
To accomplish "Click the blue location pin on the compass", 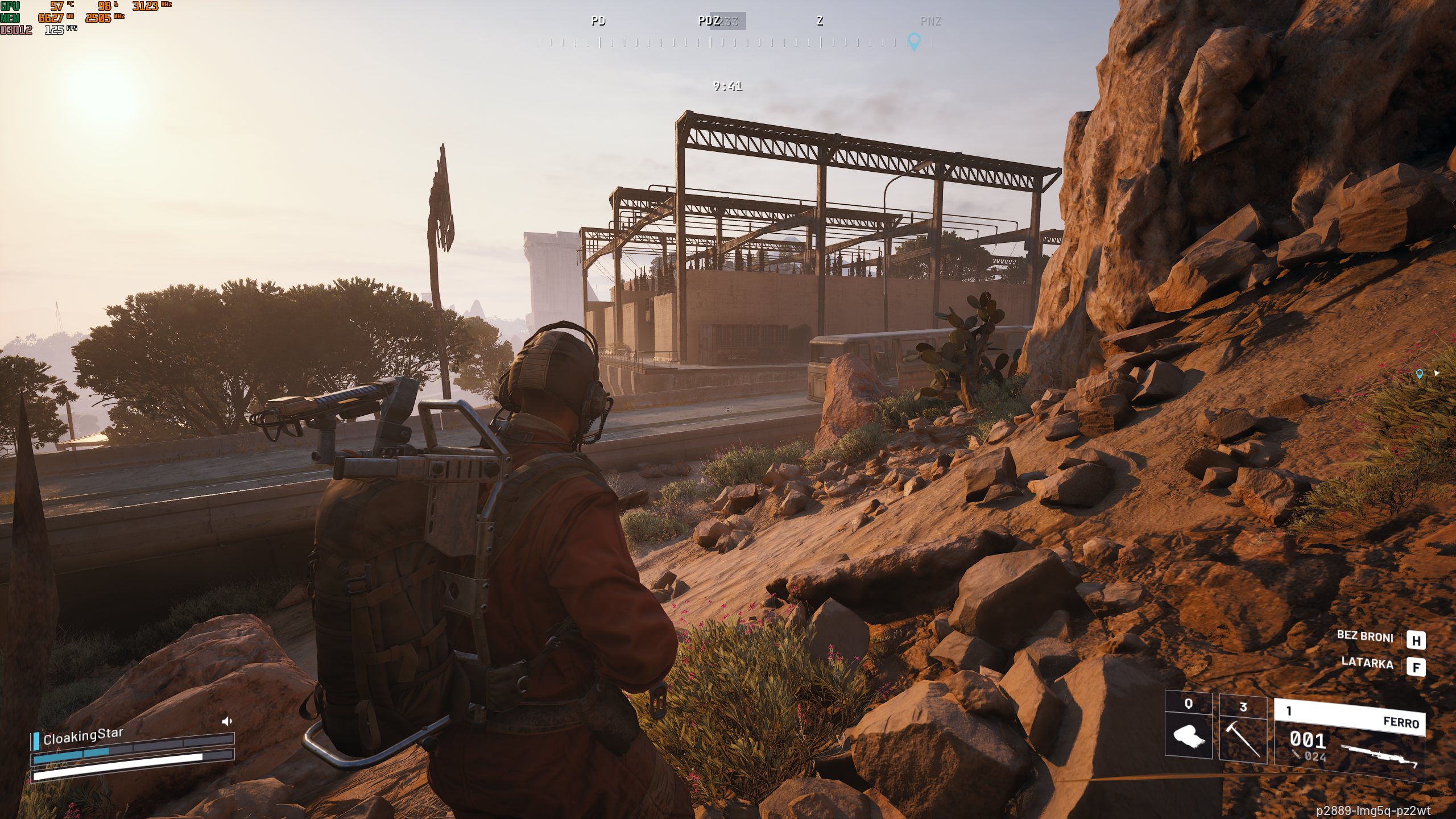I will 914,41.
